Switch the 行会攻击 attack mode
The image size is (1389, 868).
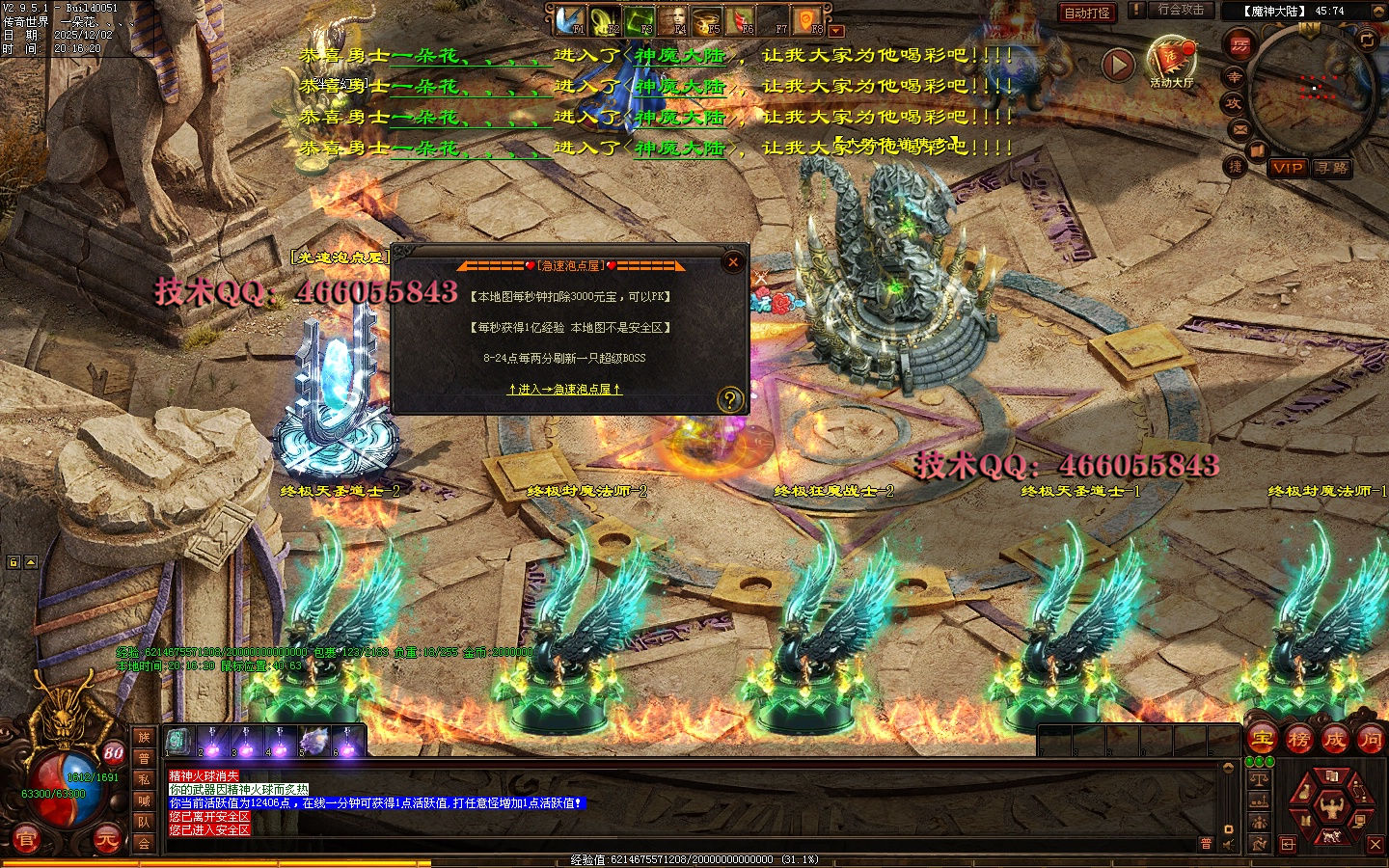[1181, 10]
